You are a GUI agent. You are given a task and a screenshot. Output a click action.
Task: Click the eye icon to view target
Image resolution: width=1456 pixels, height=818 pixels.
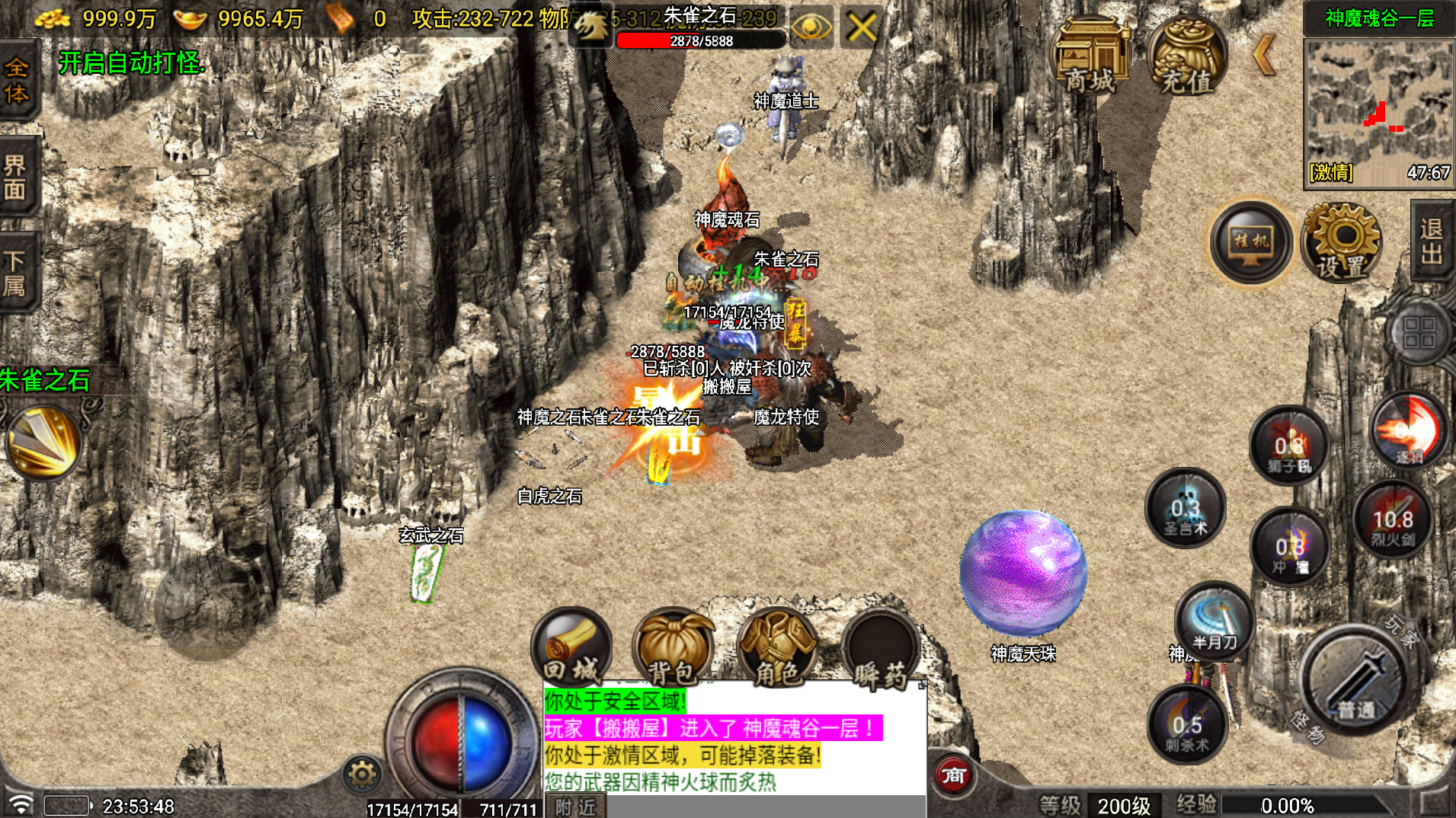(811, 29)
